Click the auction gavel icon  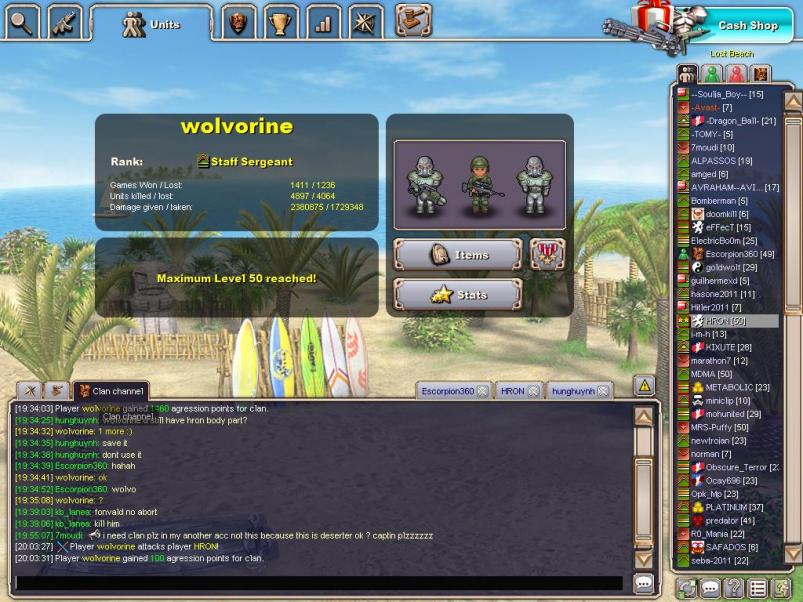pos(412,20)
